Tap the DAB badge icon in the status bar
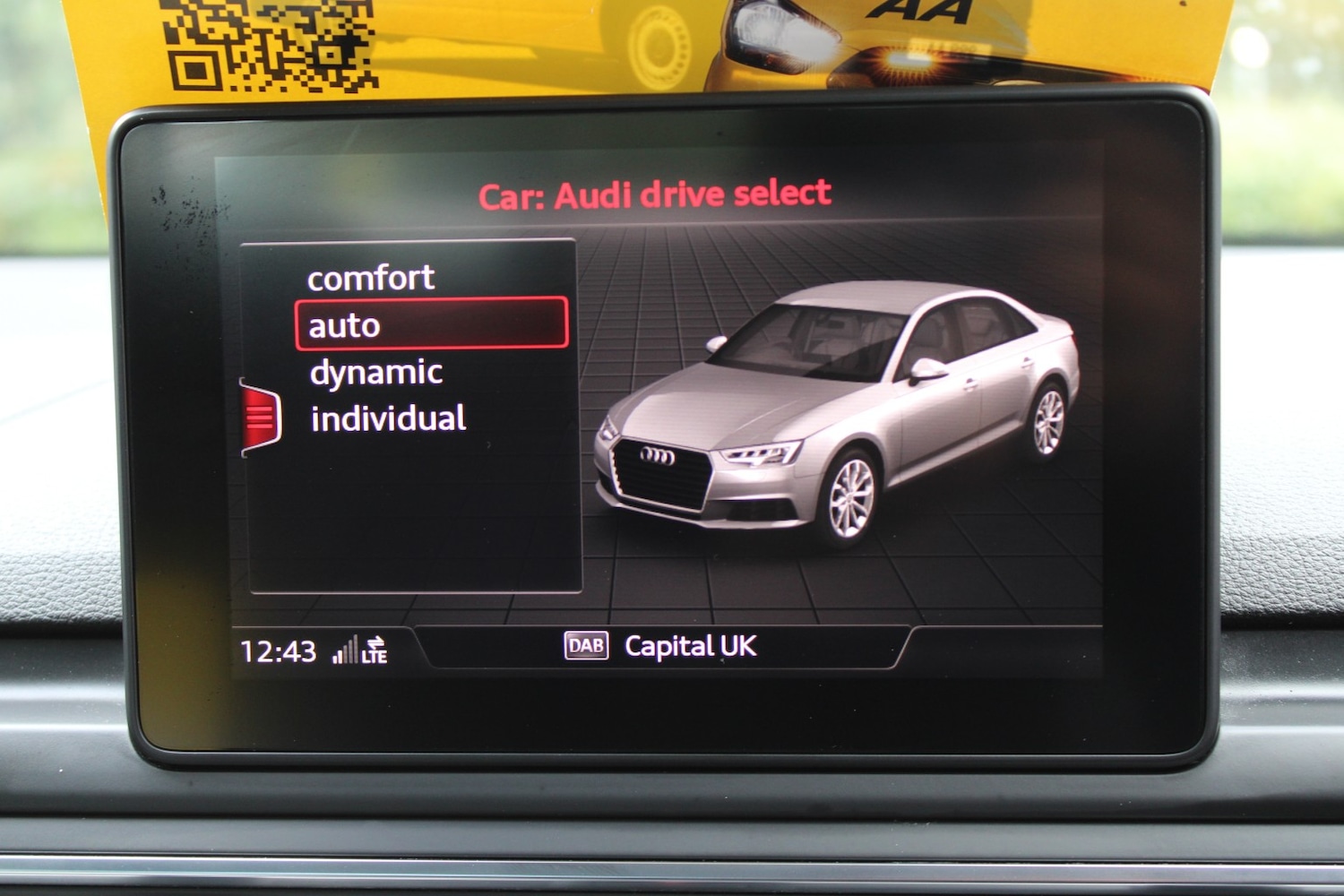 (x=586, y=646)
